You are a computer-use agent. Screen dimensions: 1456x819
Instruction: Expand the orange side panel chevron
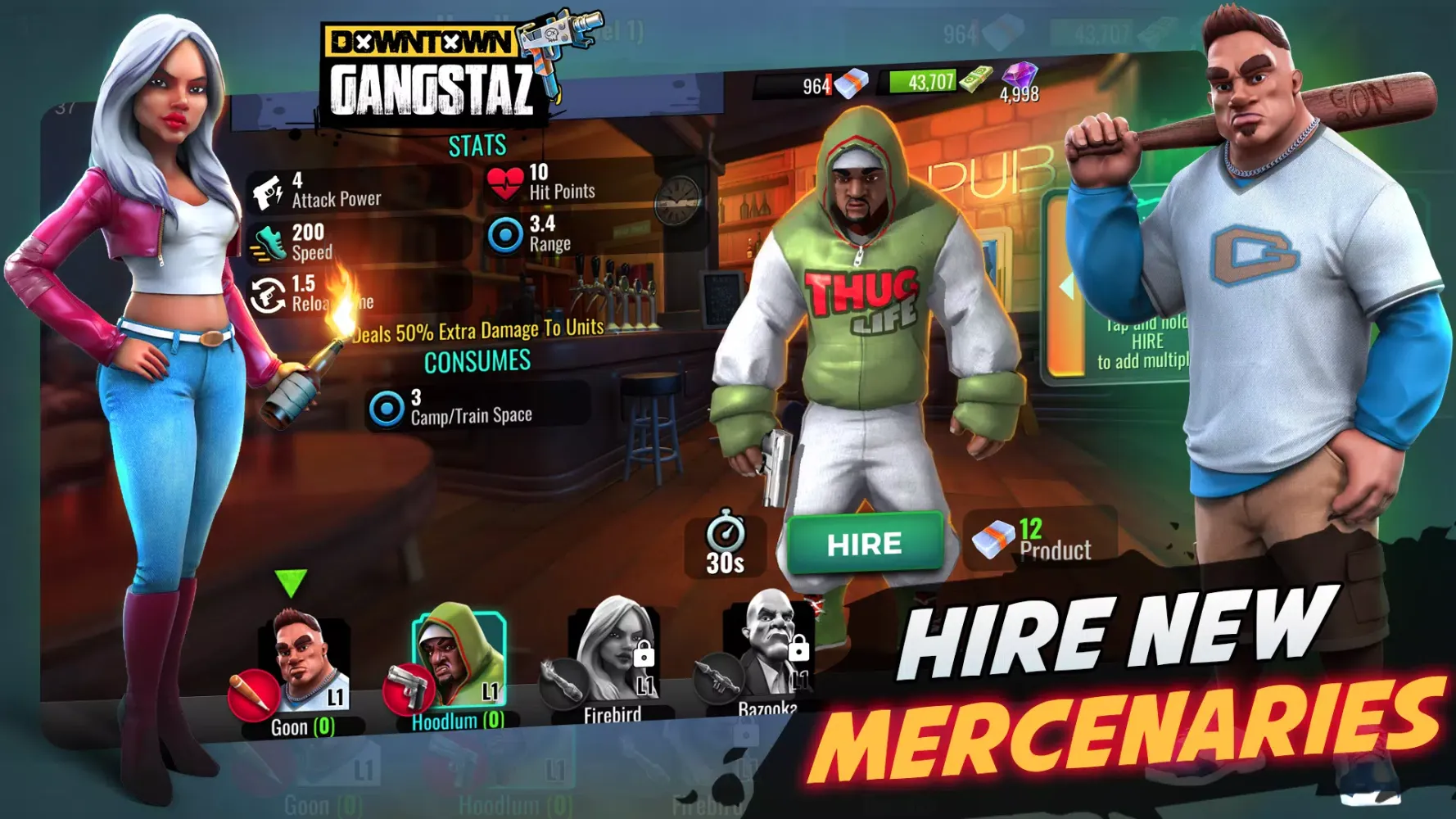click(1067, 287)
